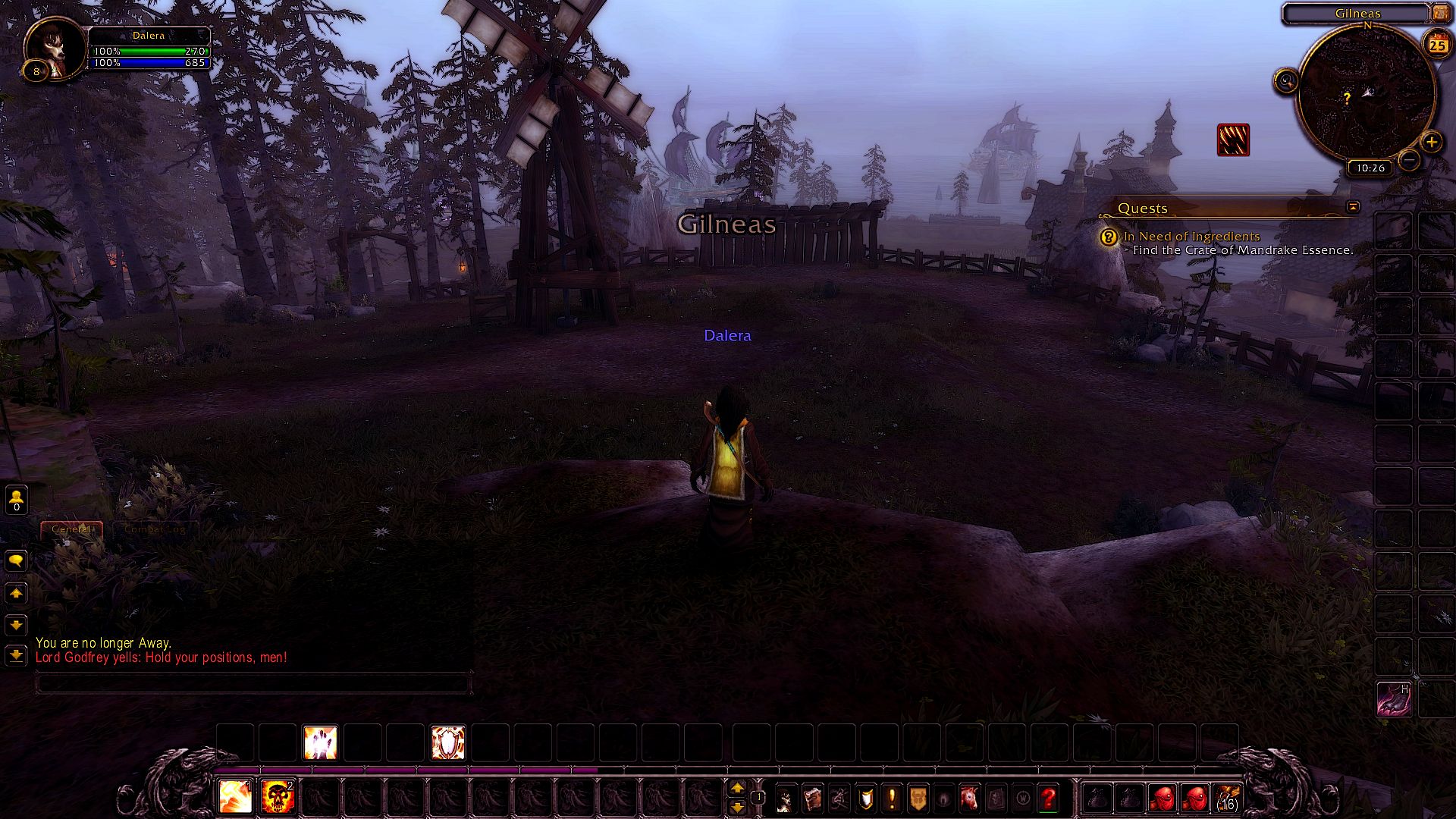Image resolution: width=1456 pixels, height=819 pixels.
Task: Open the social friends button
Action: [16, 499]
